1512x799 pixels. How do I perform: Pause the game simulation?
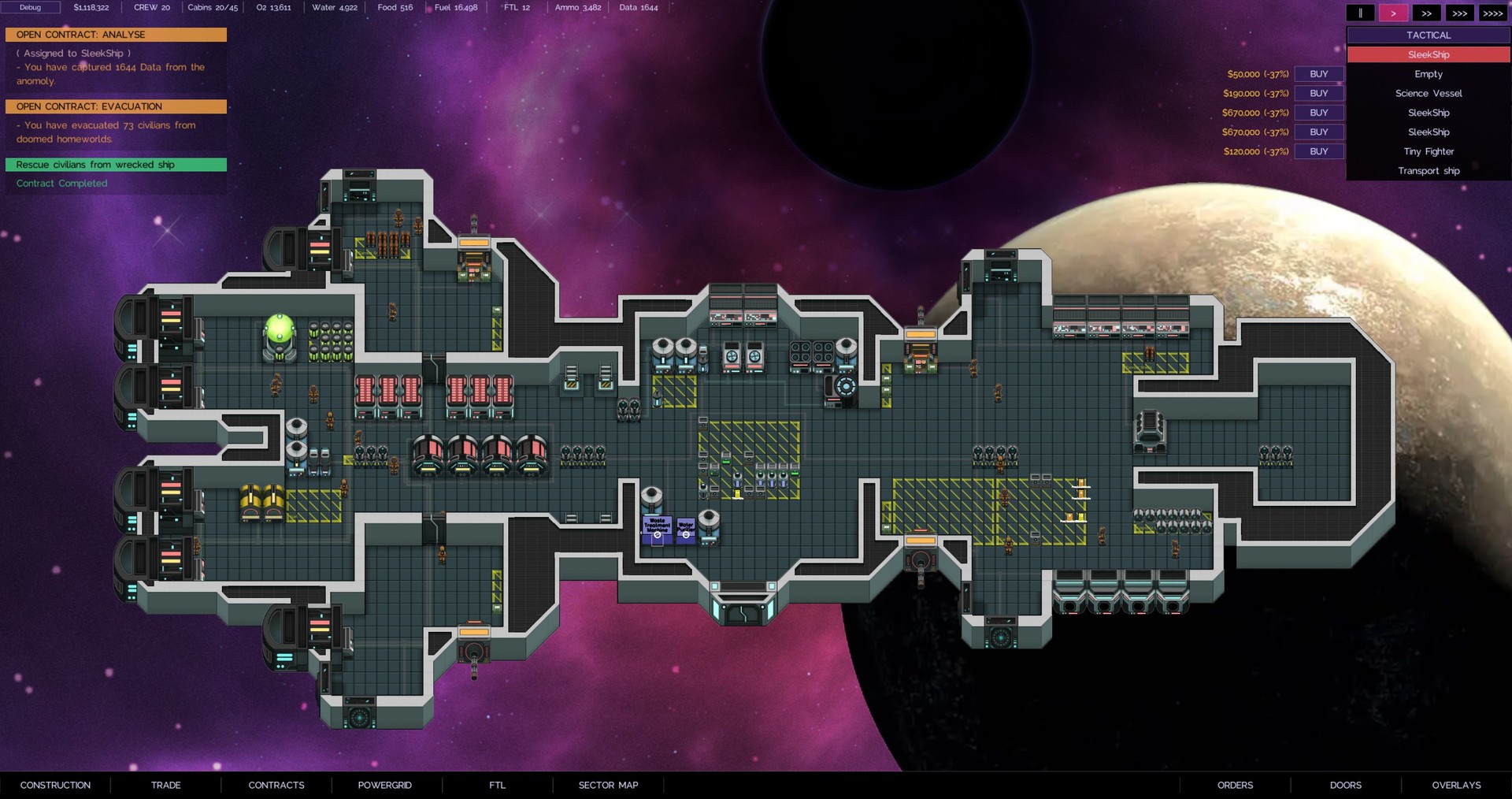point(1362,13)
